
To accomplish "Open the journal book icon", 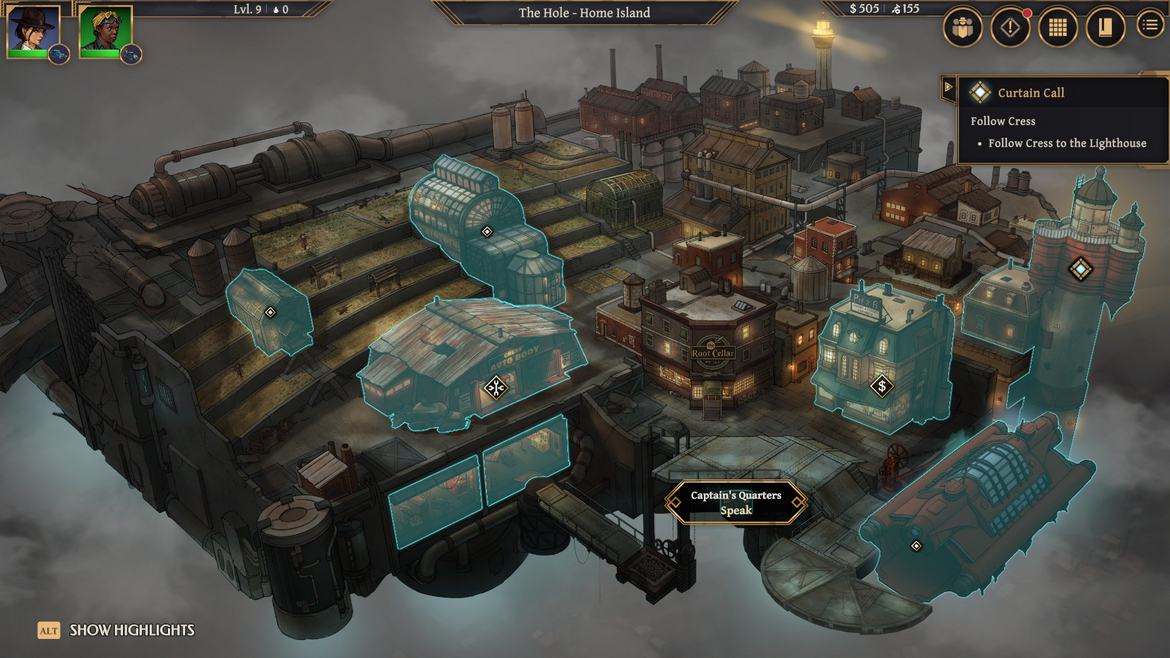I will pyautogui.click(x=1105, y=28).
